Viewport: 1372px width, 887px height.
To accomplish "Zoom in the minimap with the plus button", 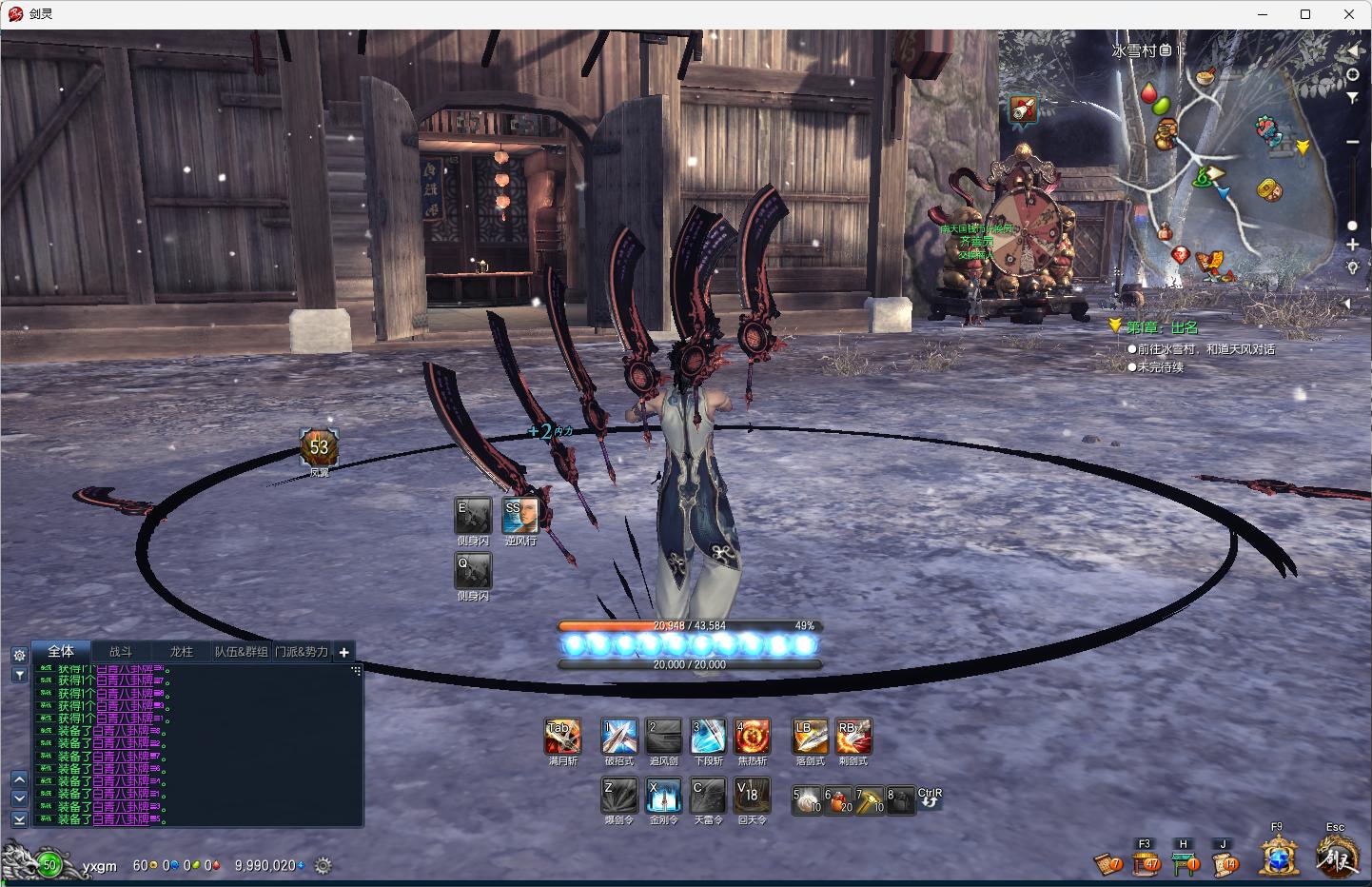I will (x=1352, y=245).
